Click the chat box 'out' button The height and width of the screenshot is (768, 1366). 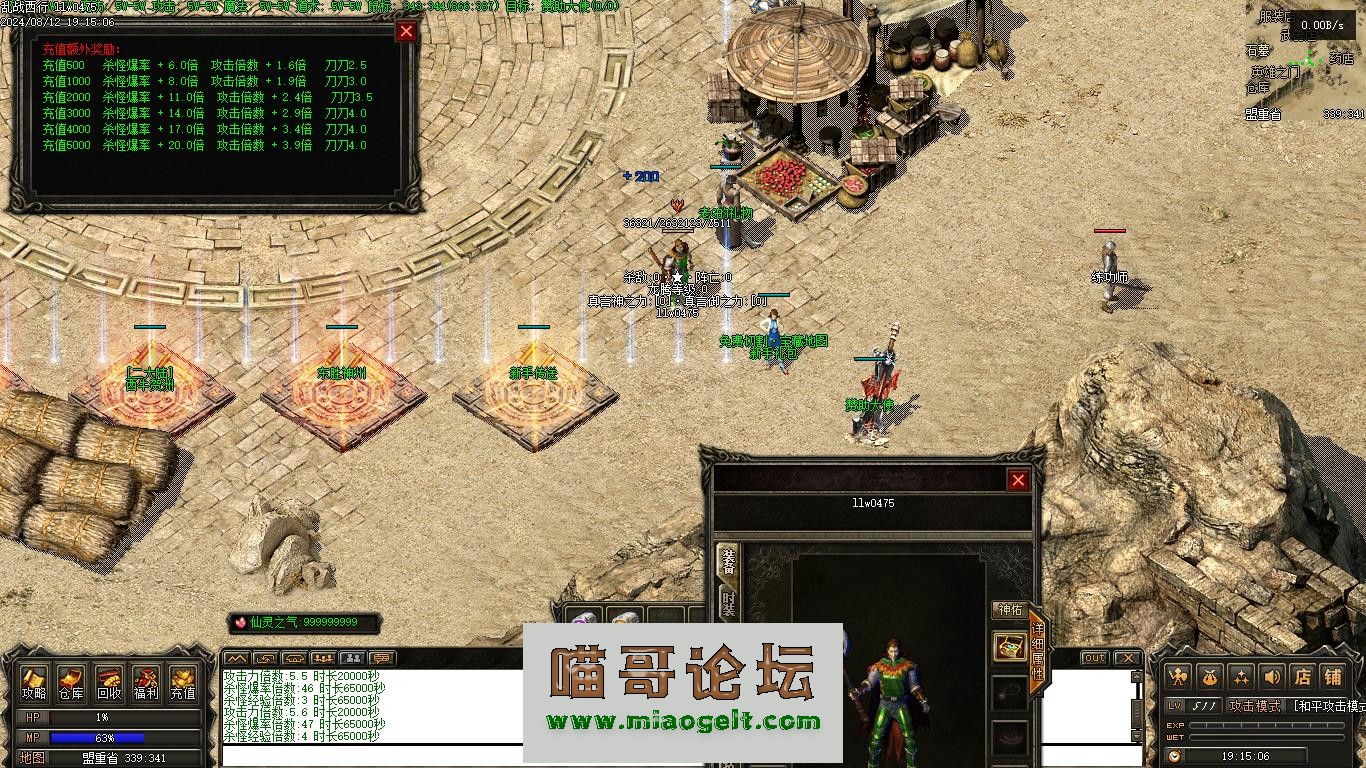tap(1095, 658)
